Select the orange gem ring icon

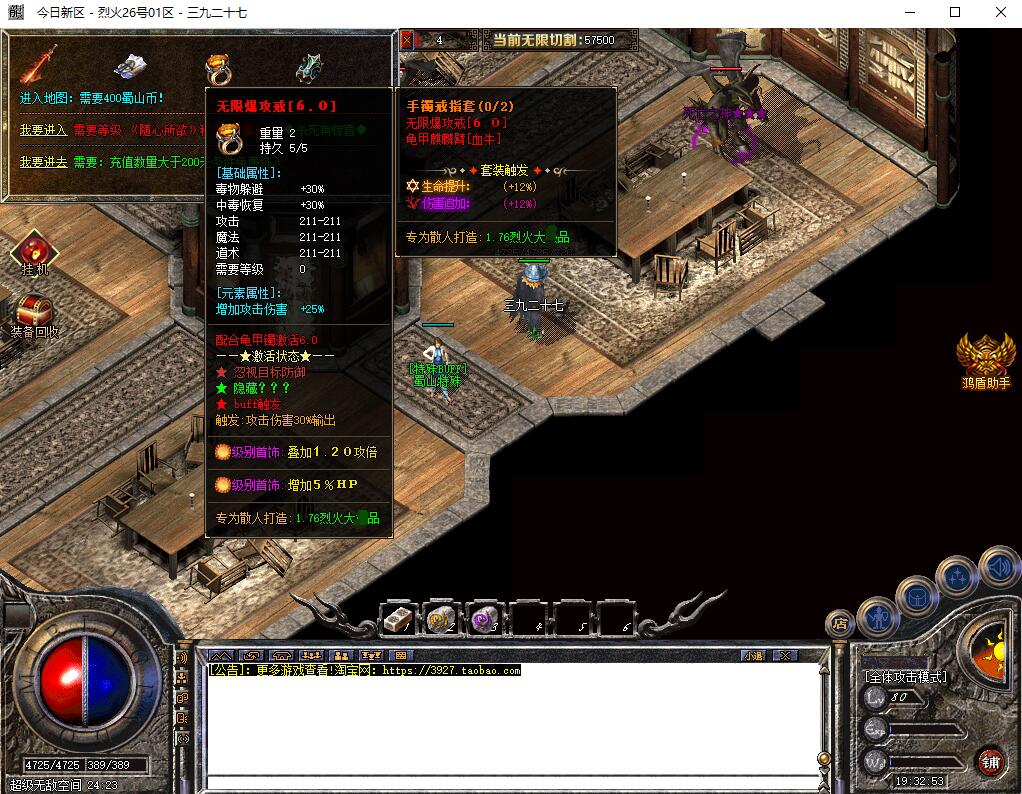pyautogui.click(x=219, y=66)
